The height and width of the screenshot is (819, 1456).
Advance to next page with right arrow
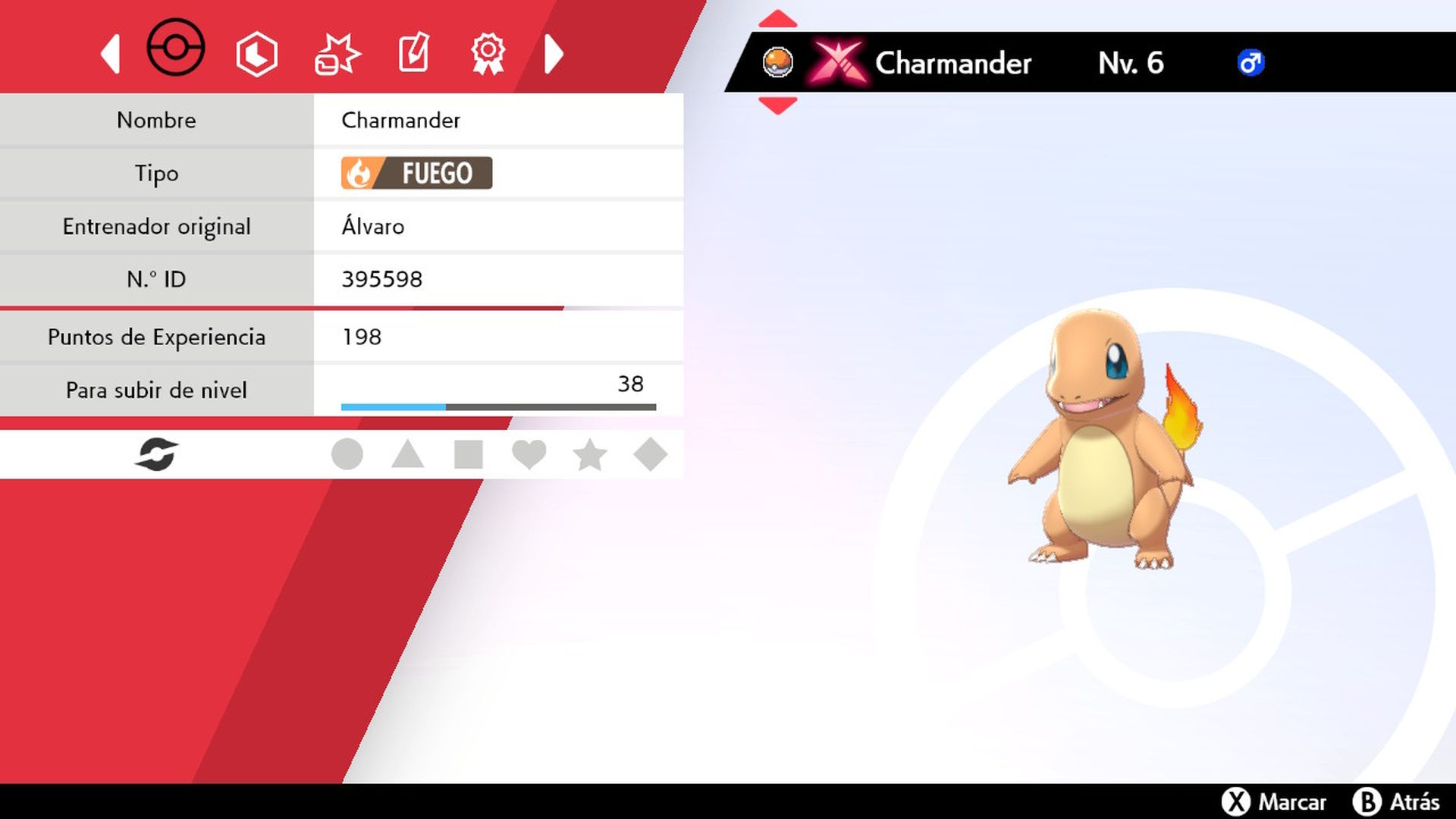[x=554, y=52]
